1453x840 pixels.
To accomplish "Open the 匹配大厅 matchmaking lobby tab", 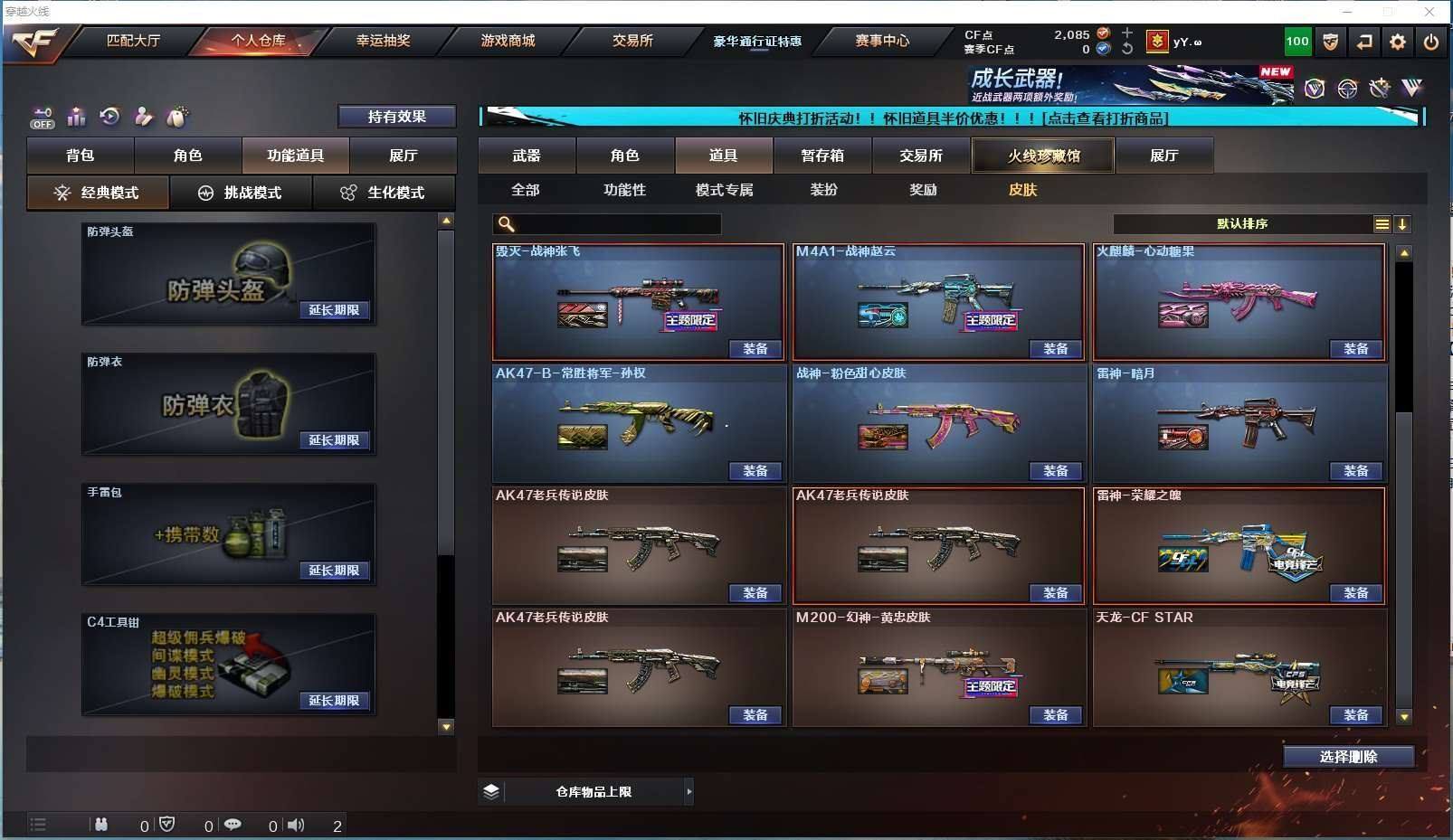I will coord(133,41).
